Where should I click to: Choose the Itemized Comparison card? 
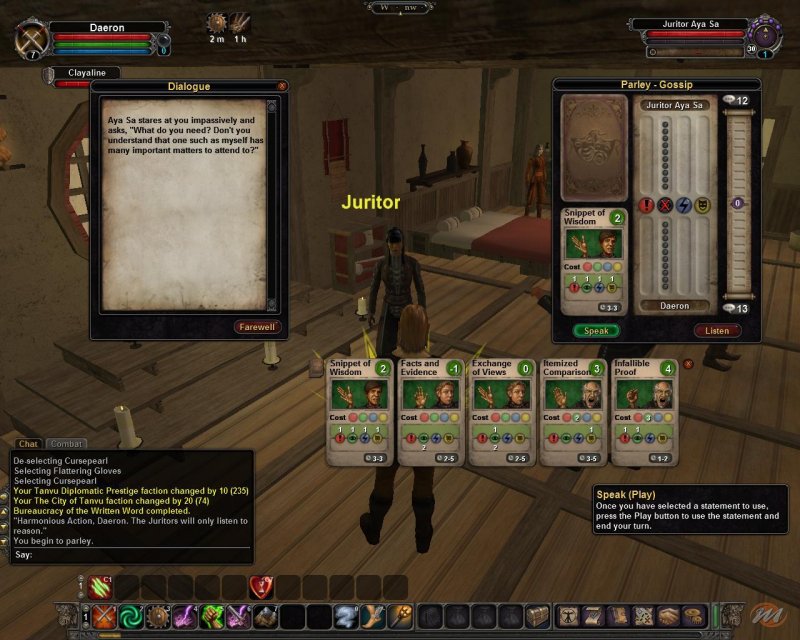572,412
